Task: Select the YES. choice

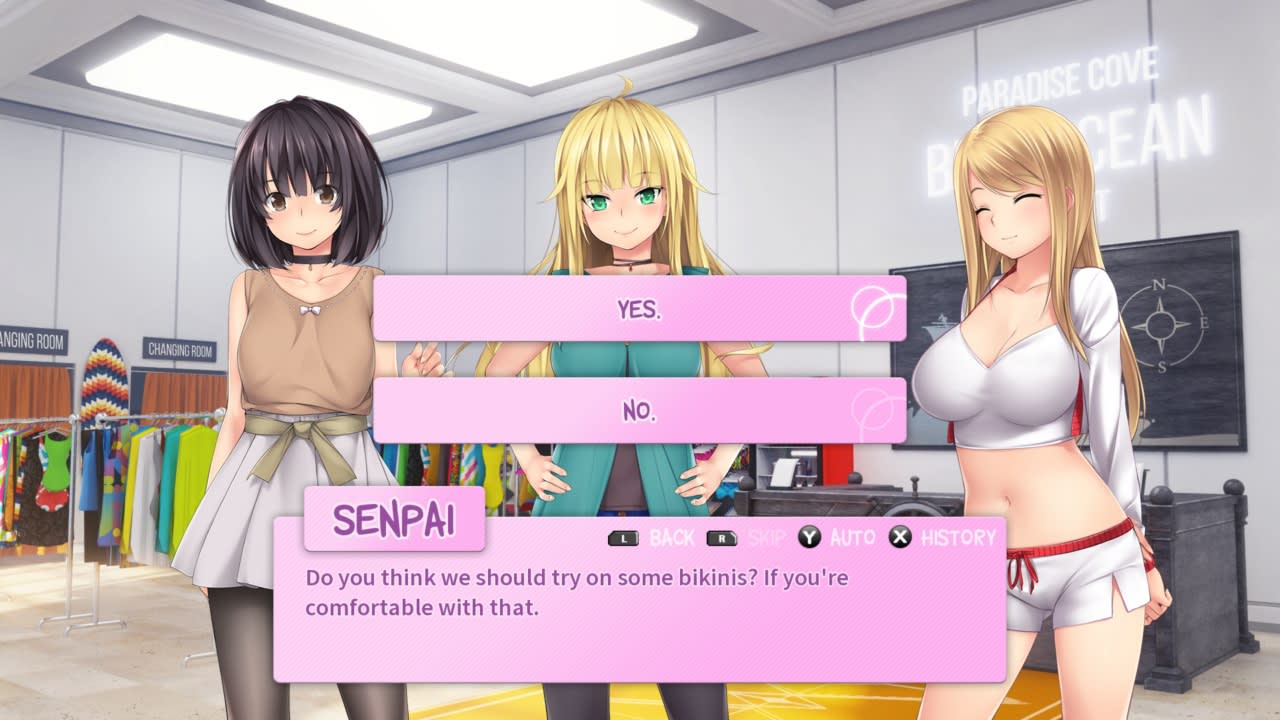Action: pyautogui.click(x=640, y=310)
